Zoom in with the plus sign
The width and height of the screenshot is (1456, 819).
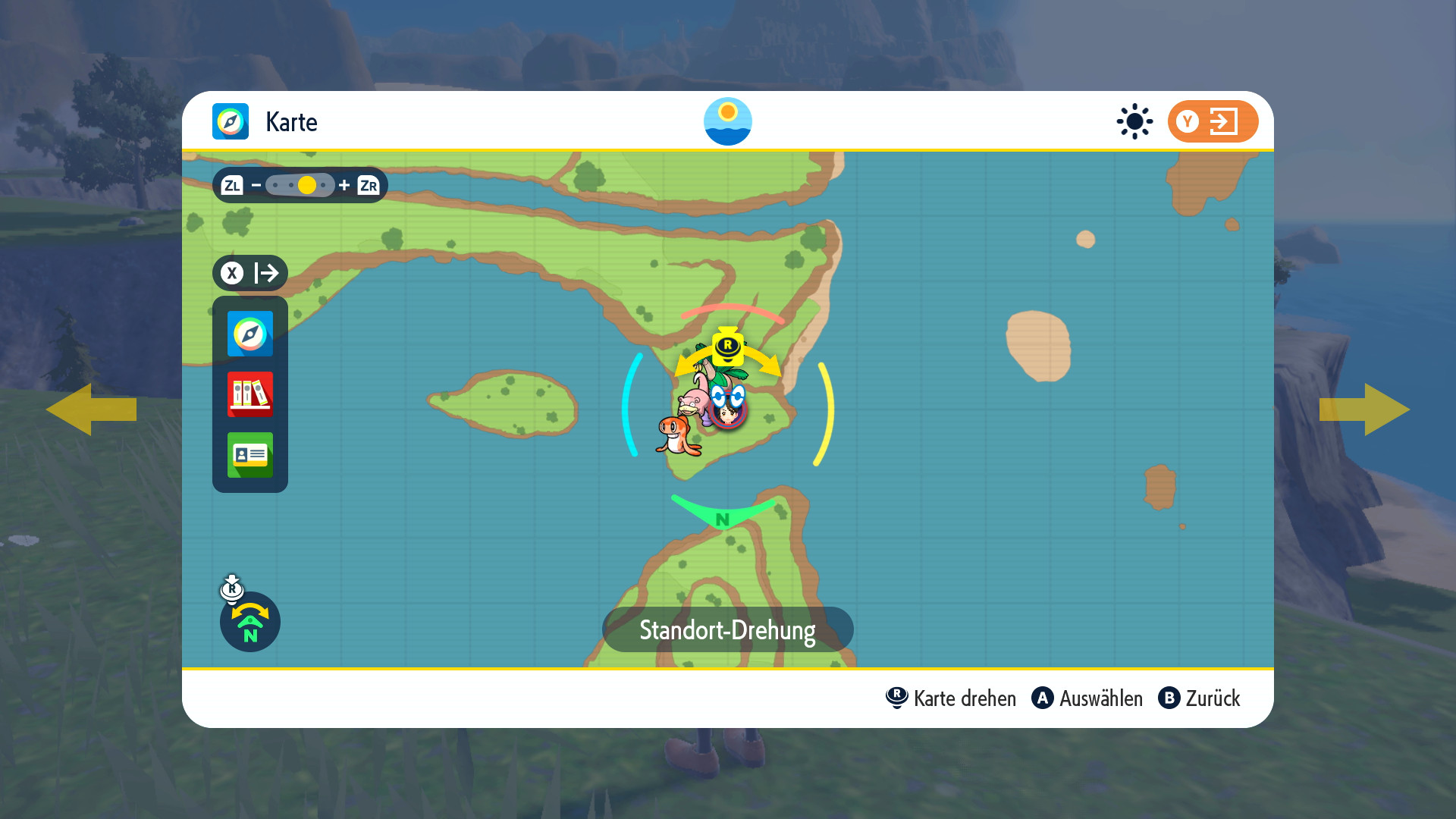(344, 185)
